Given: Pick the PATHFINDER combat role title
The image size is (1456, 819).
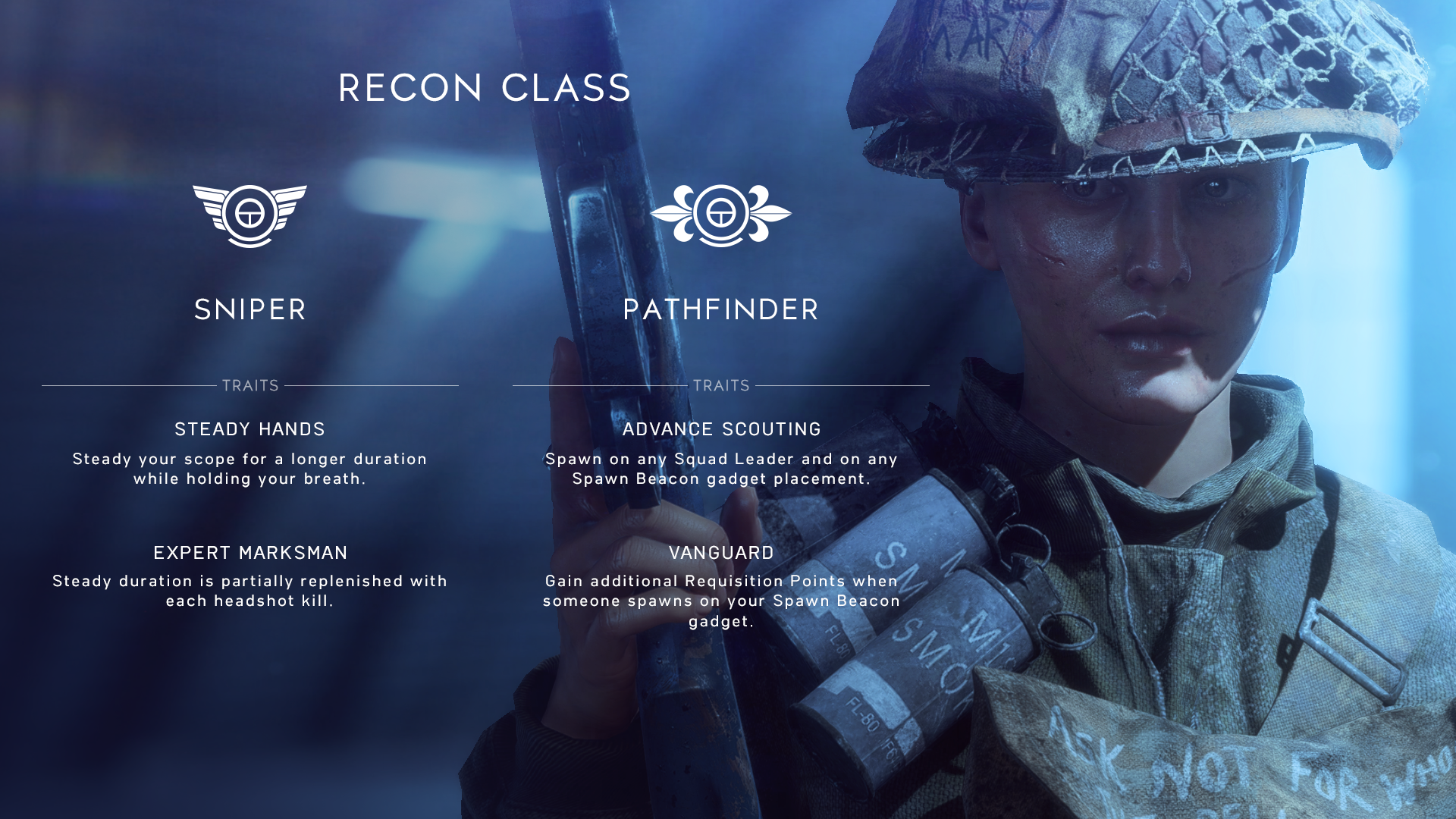Looking at the screenshot, I should pos(720,309).
